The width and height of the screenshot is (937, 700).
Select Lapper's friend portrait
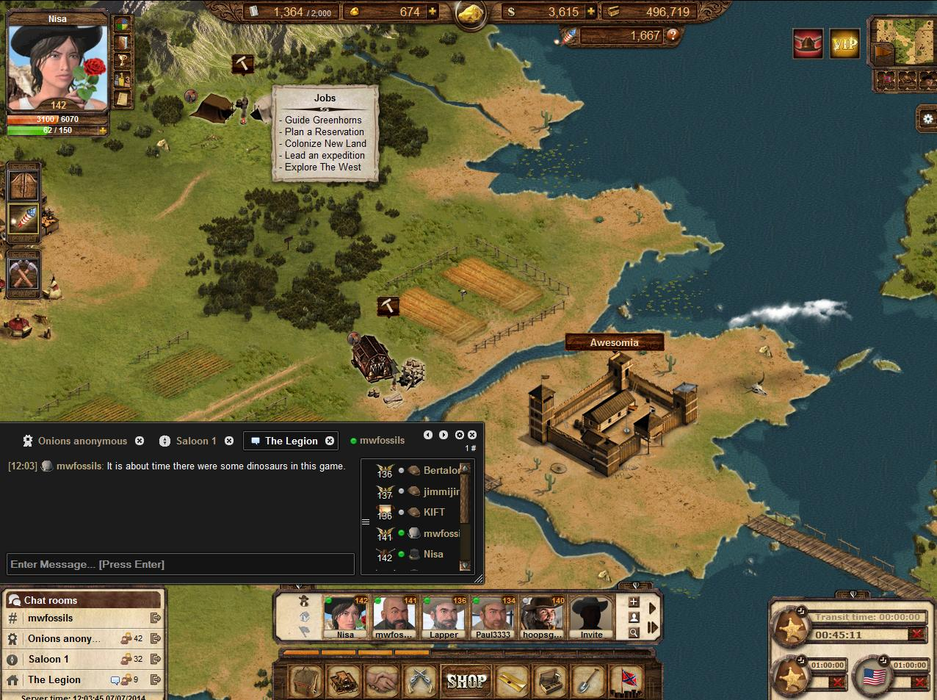(x=443, y=615)
